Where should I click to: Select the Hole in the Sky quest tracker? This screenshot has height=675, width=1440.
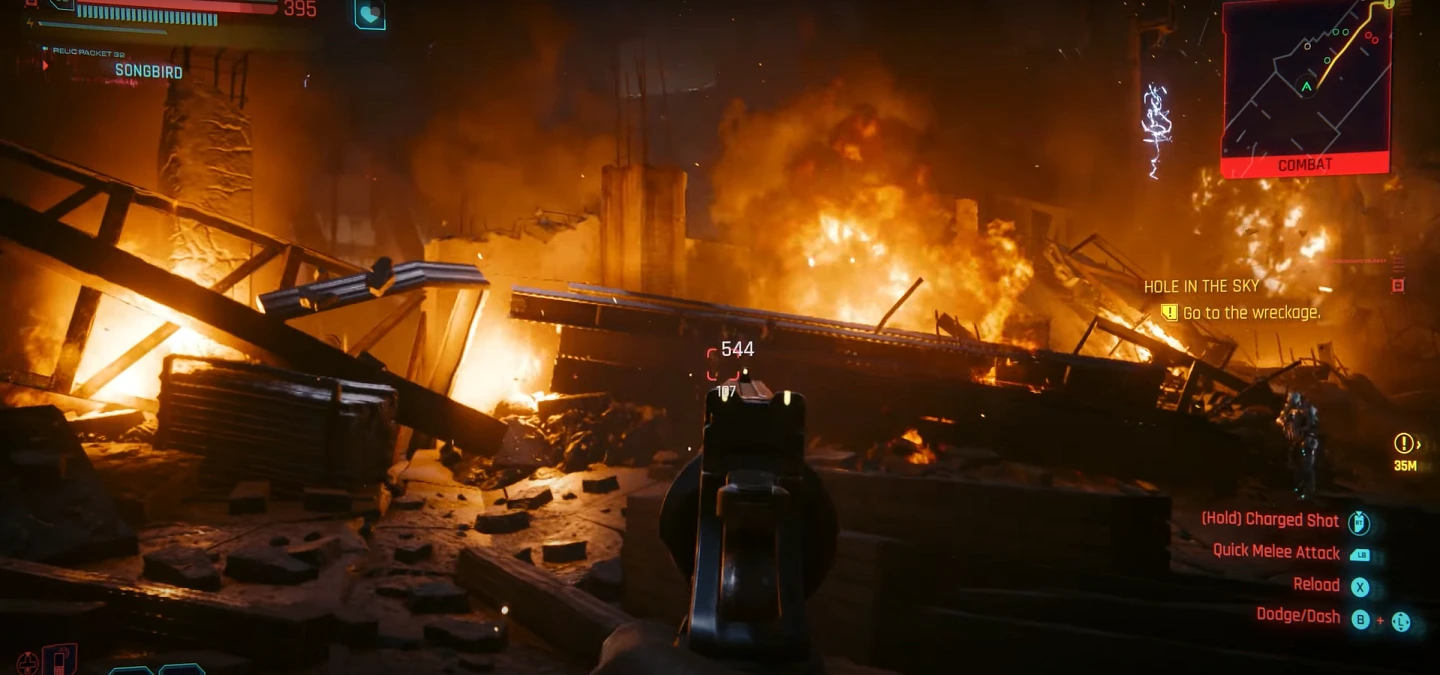[1200, 286]
